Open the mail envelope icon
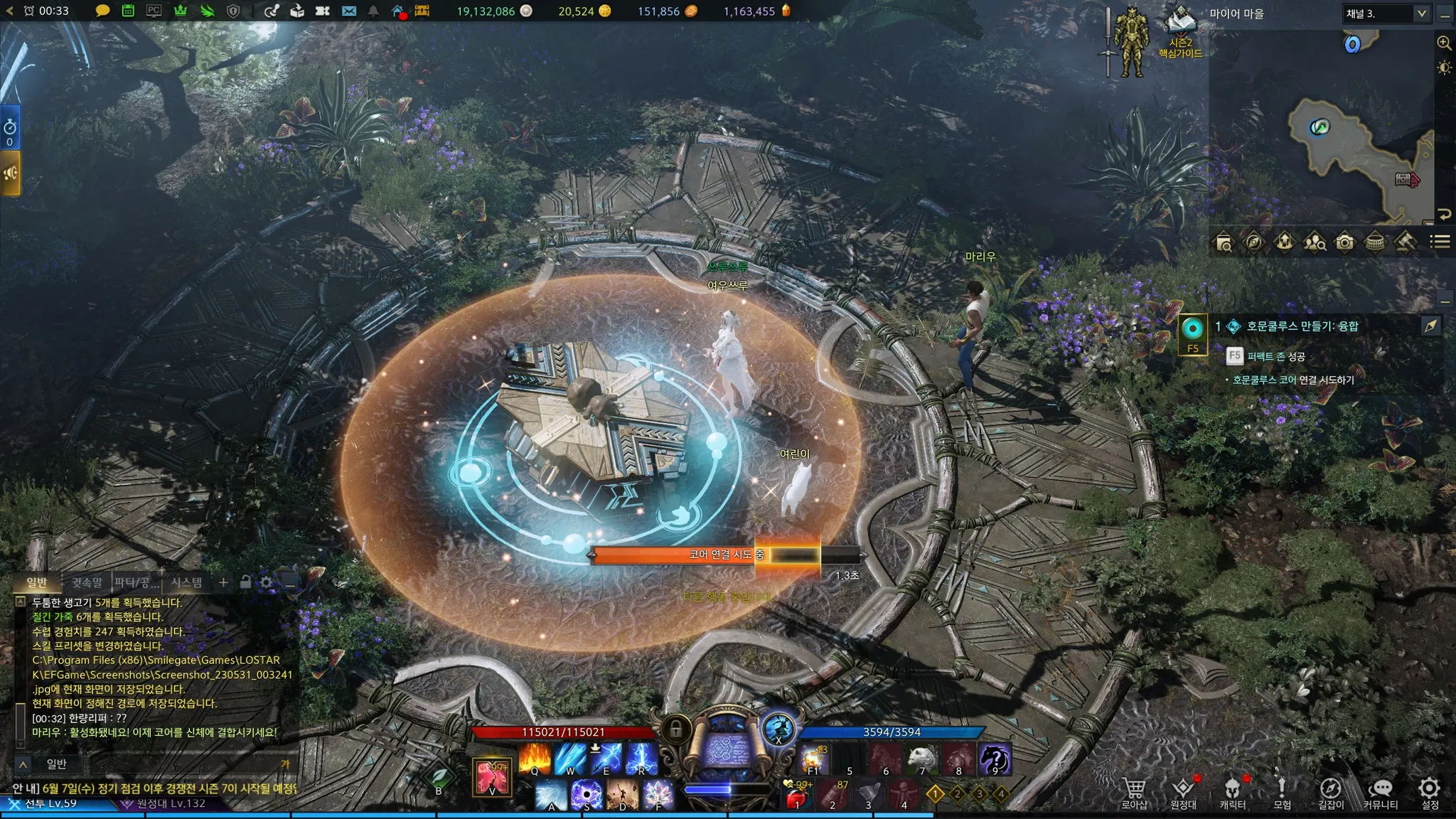 point(348,11)
